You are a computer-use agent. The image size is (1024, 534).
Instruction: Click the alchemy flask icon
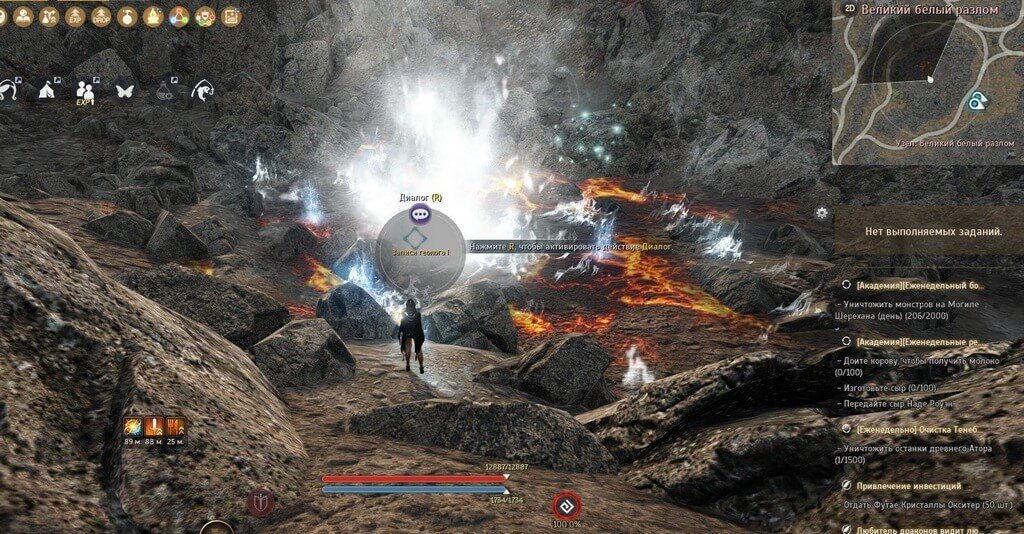[163, 90]
